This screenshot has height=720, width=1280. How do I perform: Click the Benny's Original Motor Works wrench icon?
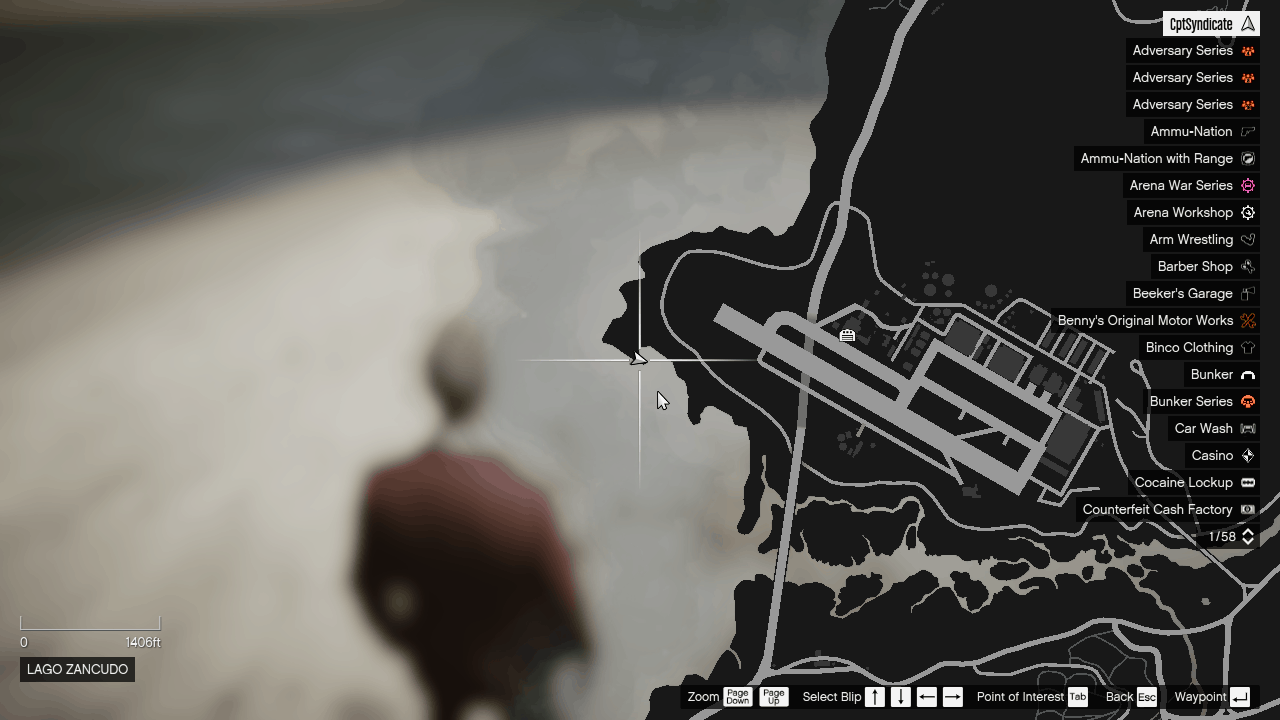(x=1247, y=320)
